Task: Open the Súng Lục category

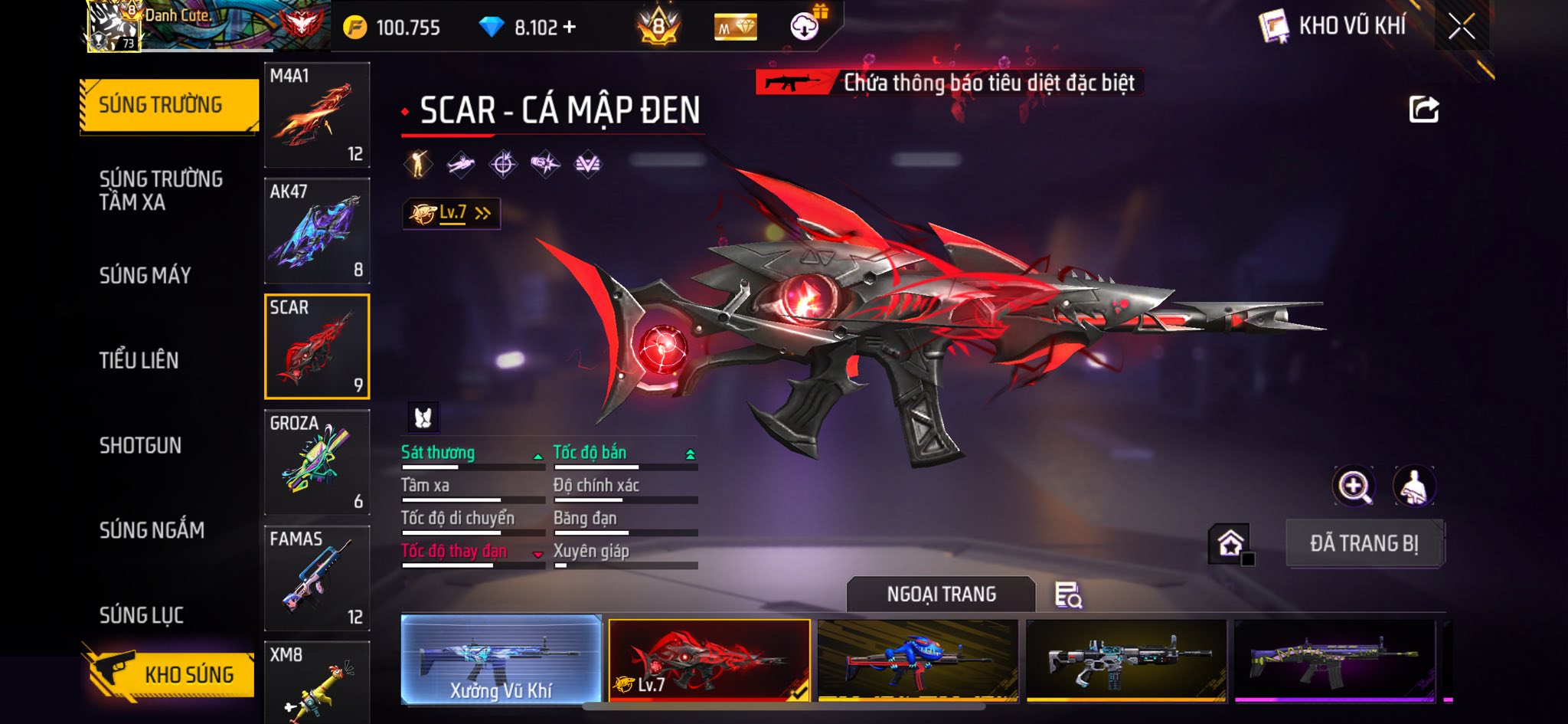Action: coord(142,614)
